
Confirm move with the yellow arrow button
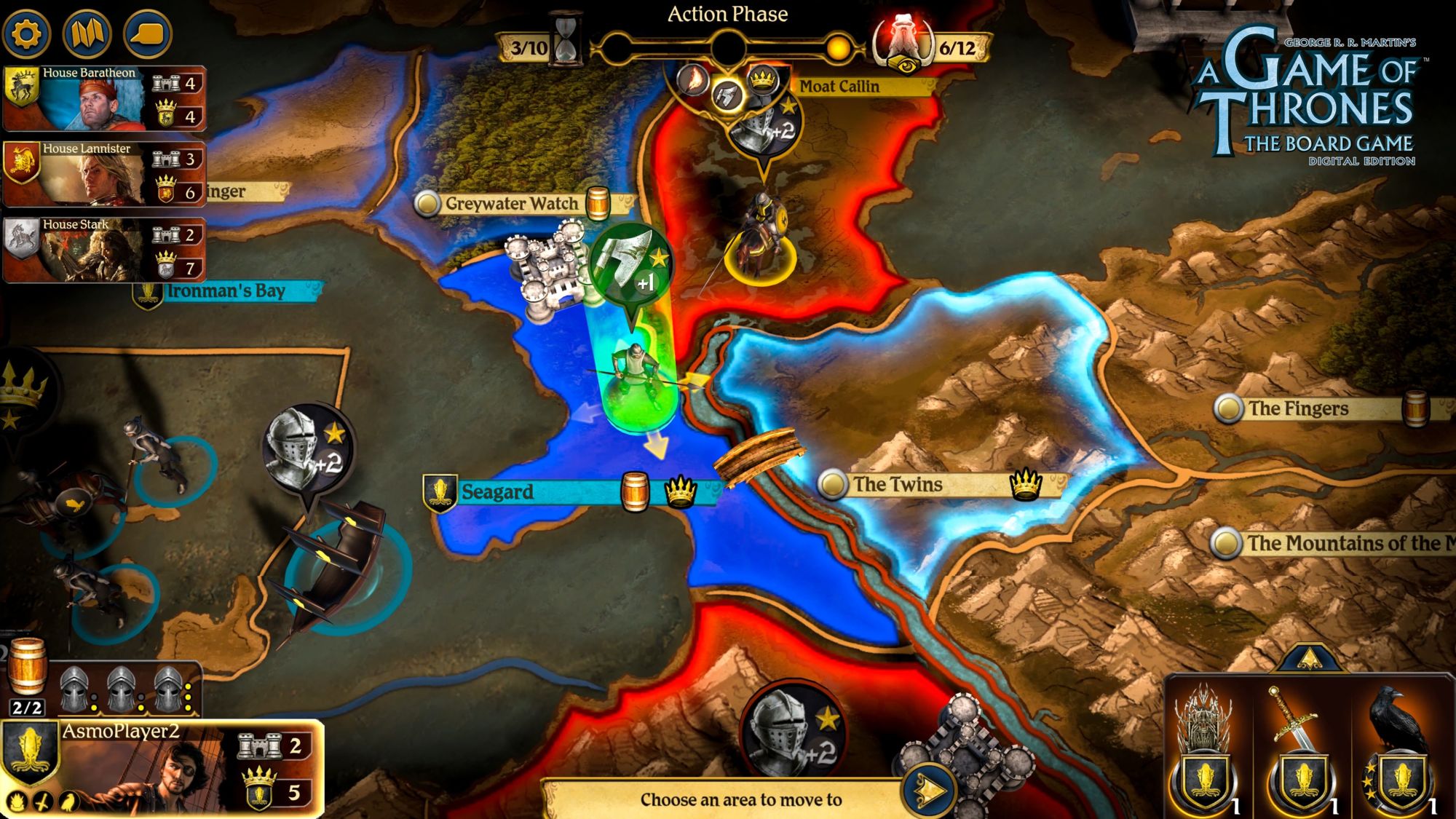point(930,791)
